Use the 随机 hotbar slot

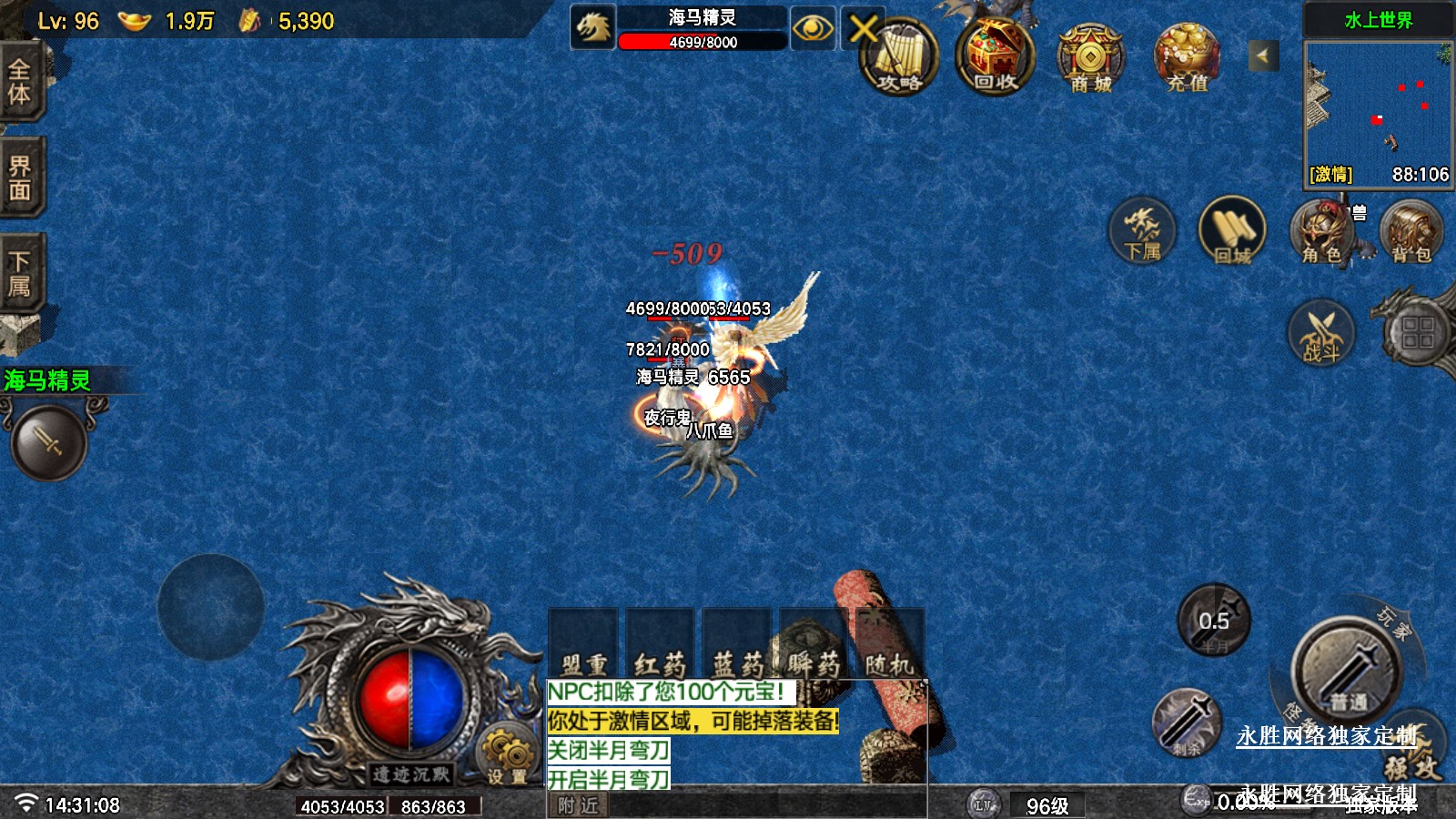[x=889, y=644]
